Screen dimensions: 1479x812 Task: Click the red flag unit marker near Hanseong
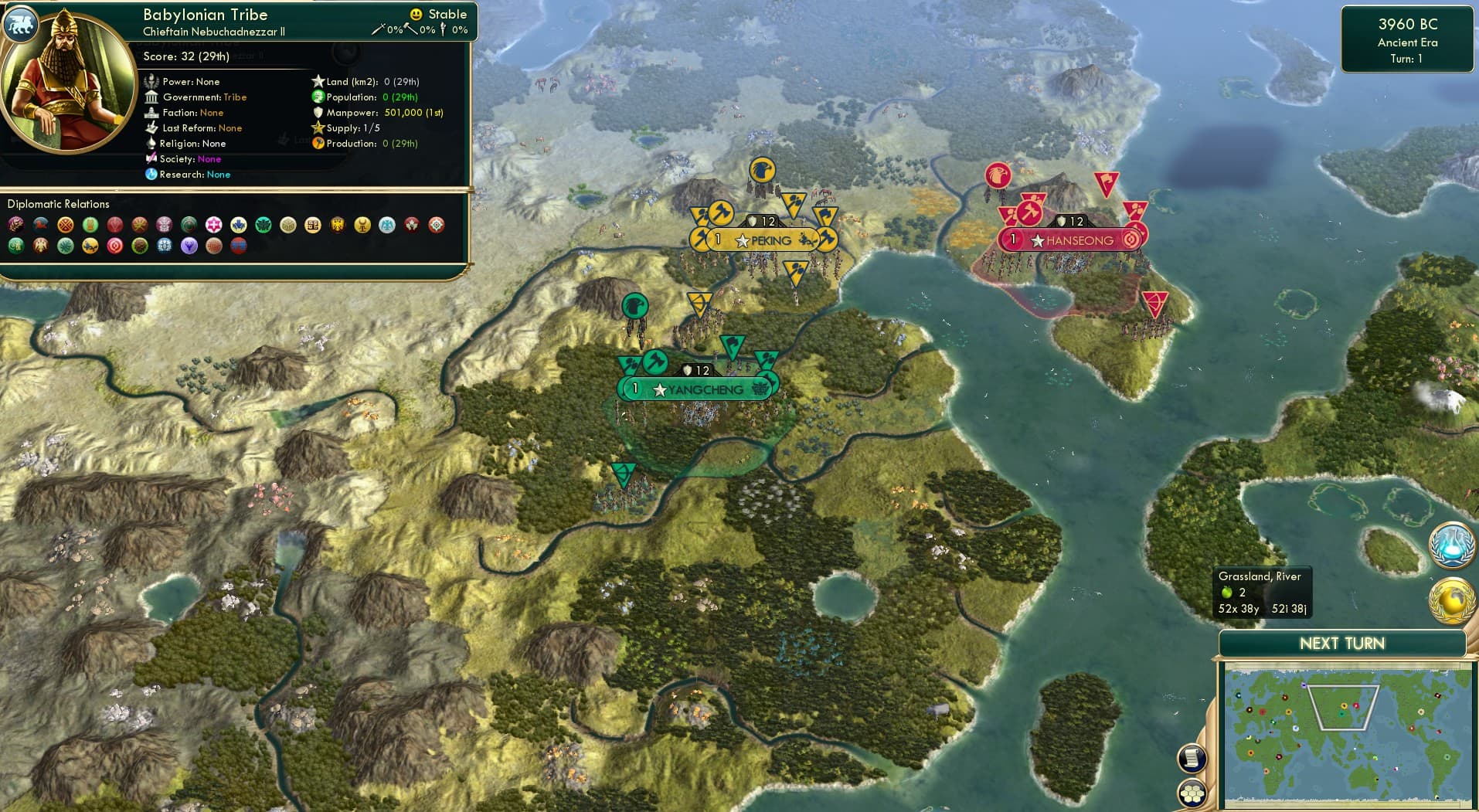click(1106, 183)
